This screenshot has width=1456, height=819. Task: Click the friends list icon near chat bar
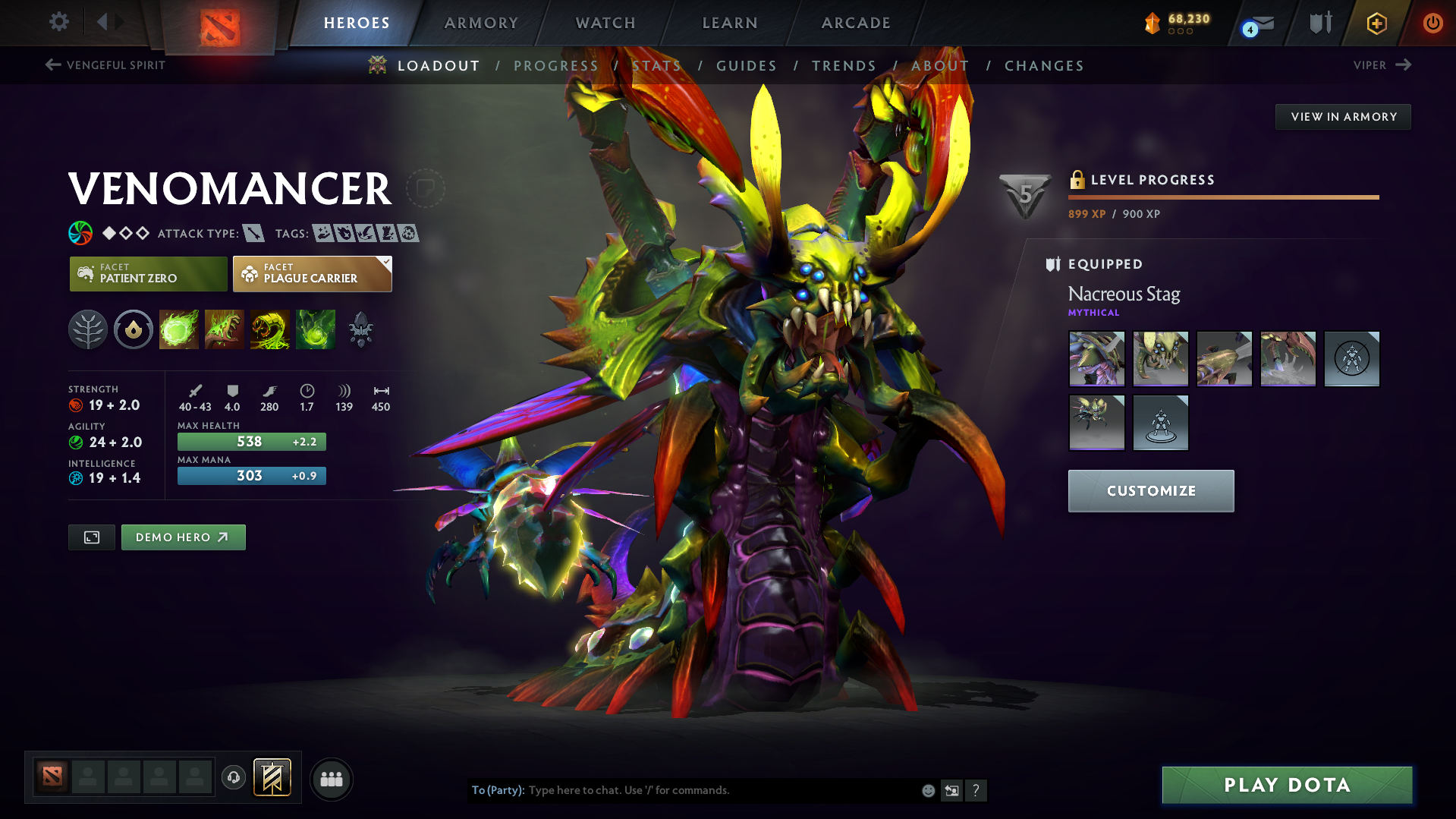coord(331,779)
